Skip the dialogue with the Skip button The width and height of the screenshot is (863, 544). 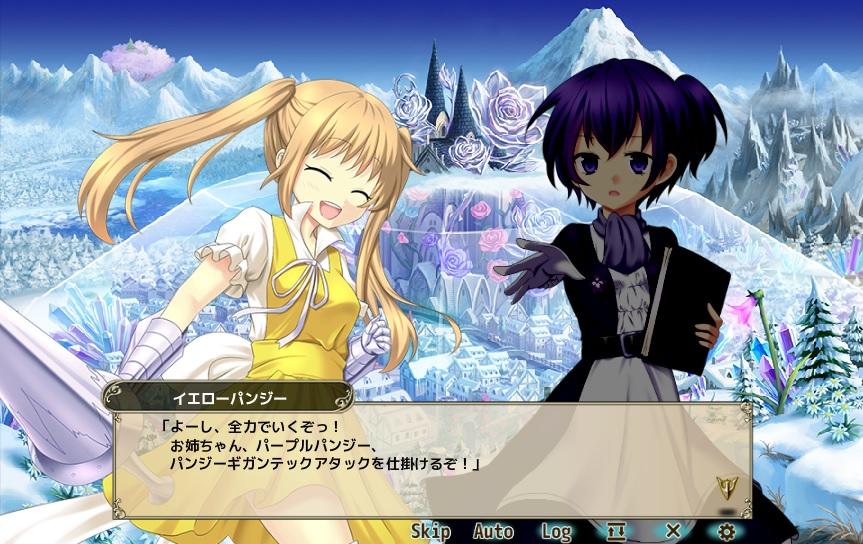(x=430, y=531)
